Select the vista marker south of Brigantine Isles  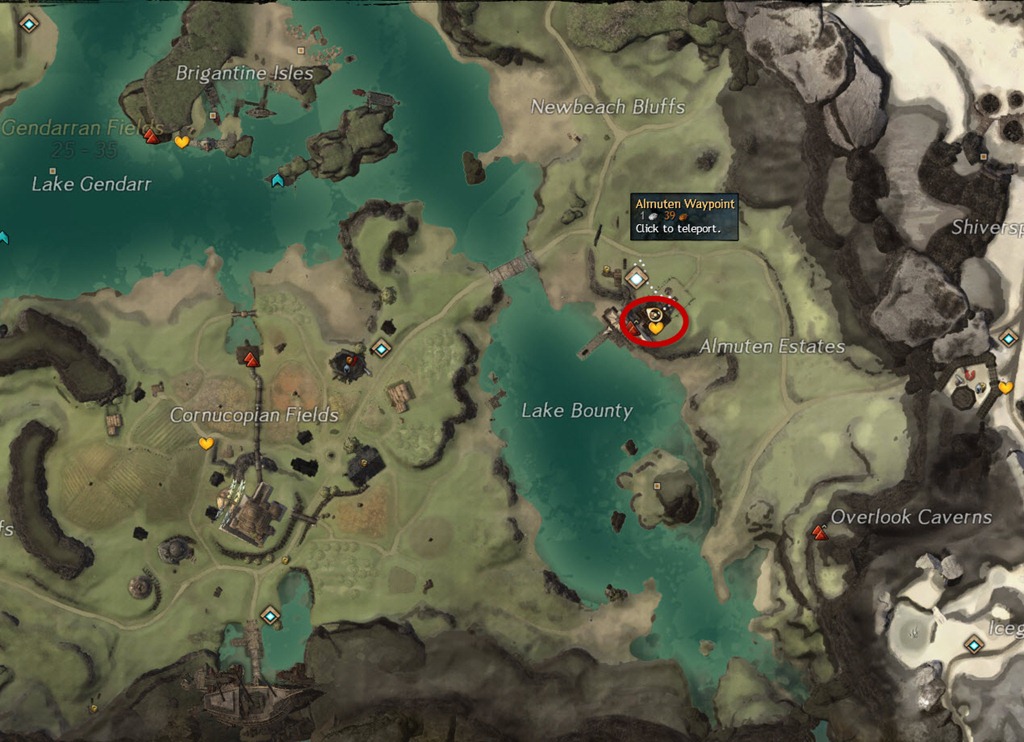tap(277, 180)
